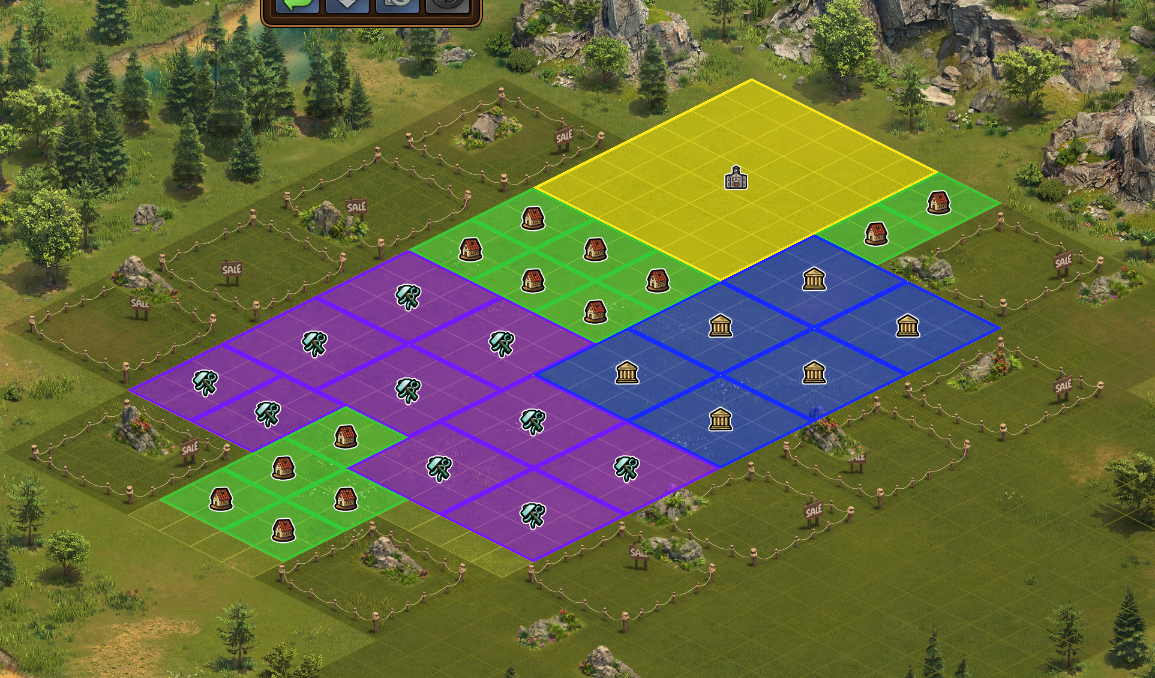Select the yellow town hall tile
This screenshot has width=1155, height=678.
coord(737,178)
